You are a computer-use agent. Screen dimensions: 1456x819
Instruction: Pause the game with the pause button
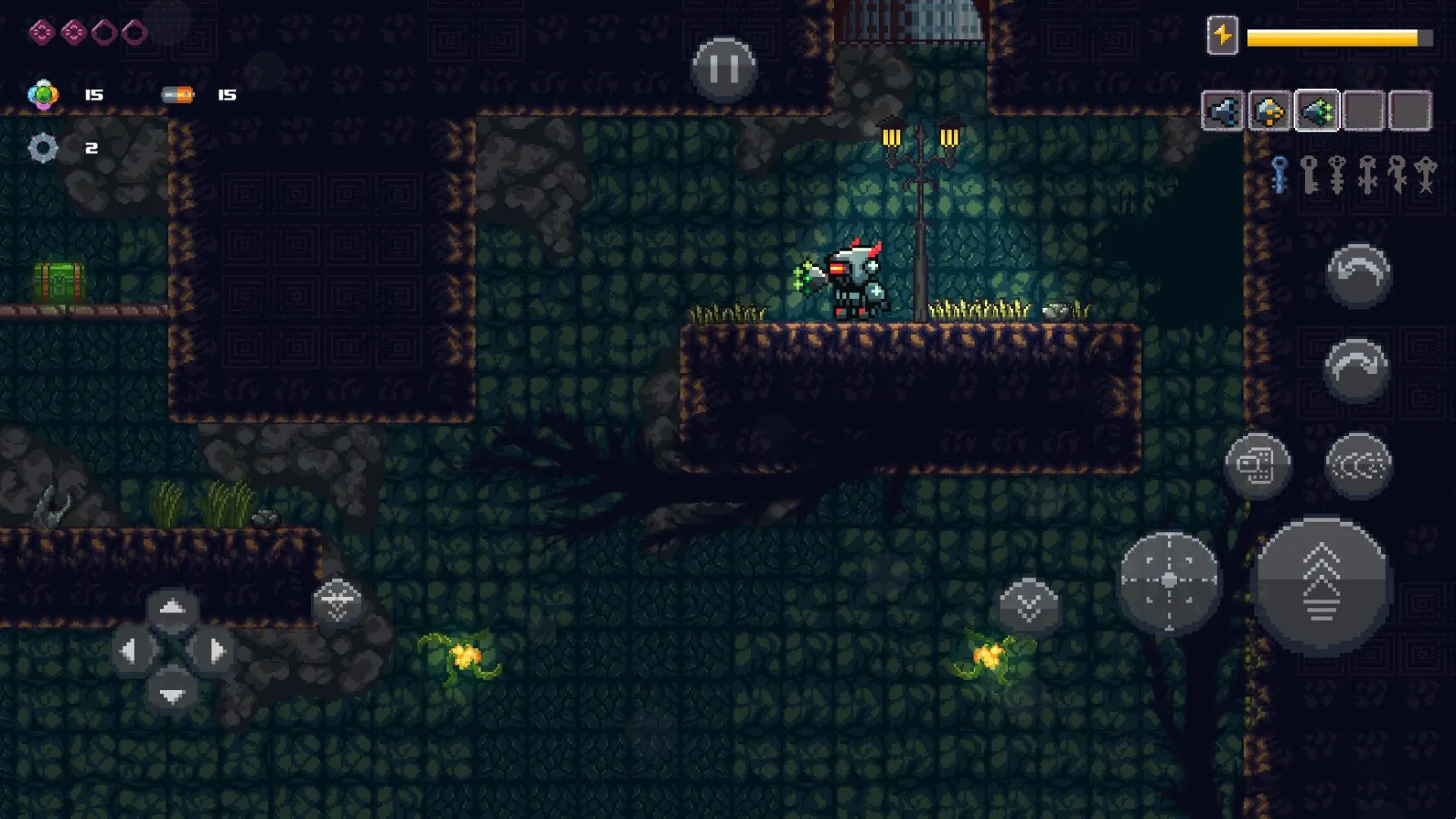[723, 69]
